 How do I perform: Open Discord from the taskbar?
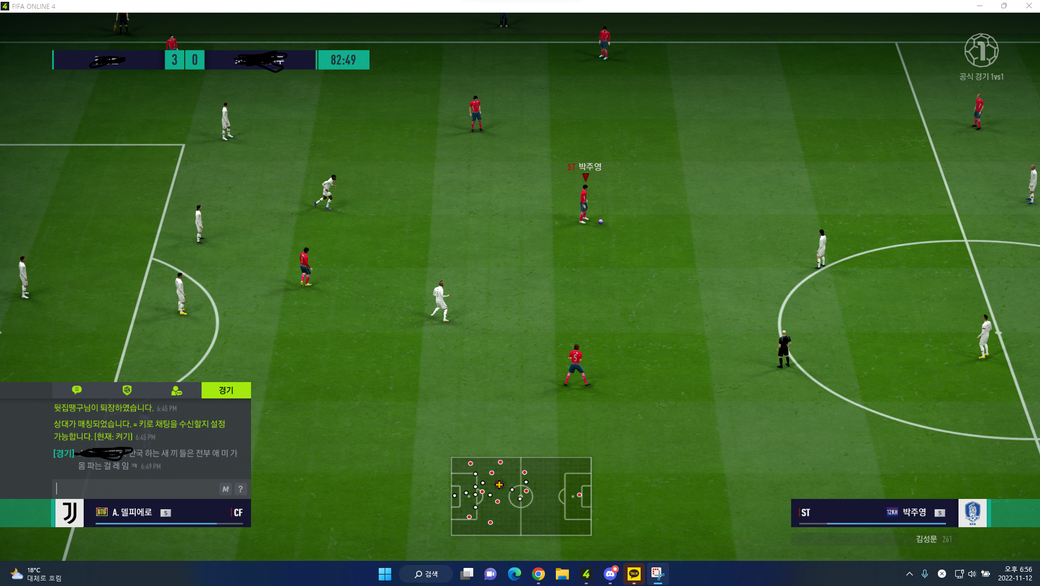coord(610,574)
